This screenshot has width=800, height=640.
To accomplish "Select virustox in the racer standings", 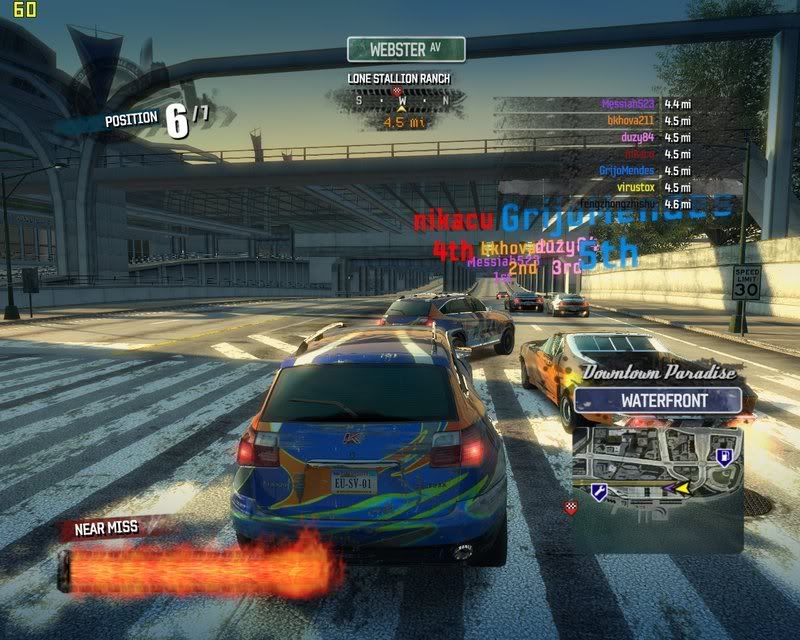I will coord(636,187).
